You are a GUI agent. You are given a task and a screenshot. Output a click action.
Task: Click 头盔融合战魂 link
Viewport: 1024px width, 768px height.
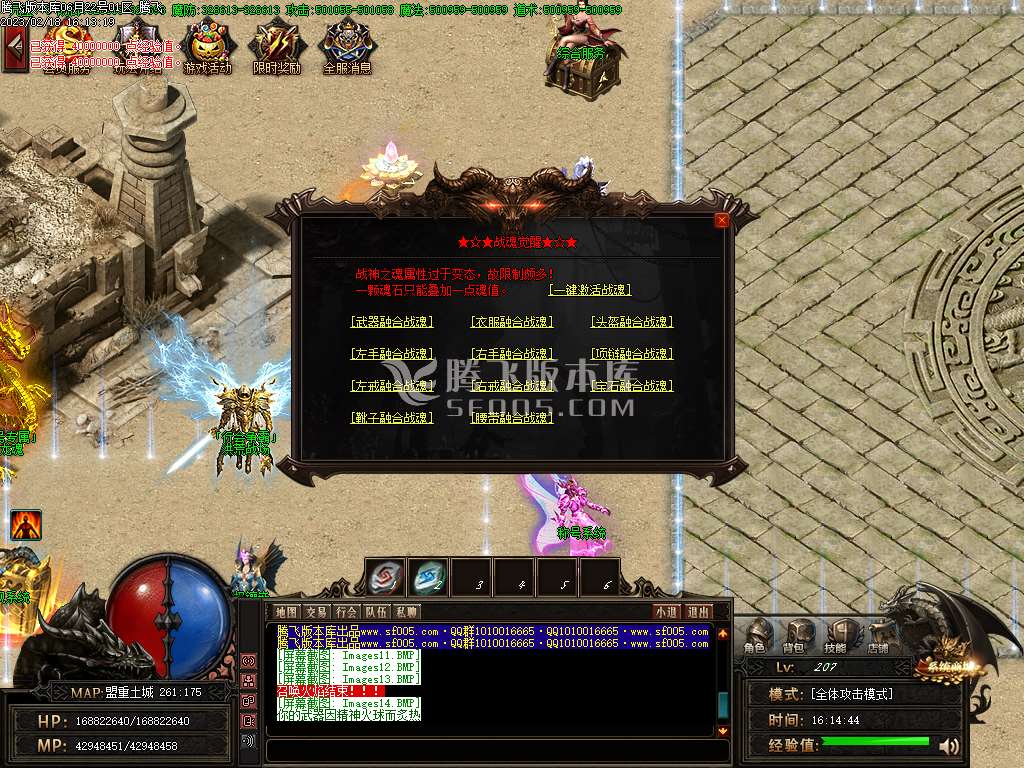click(632, 322)
